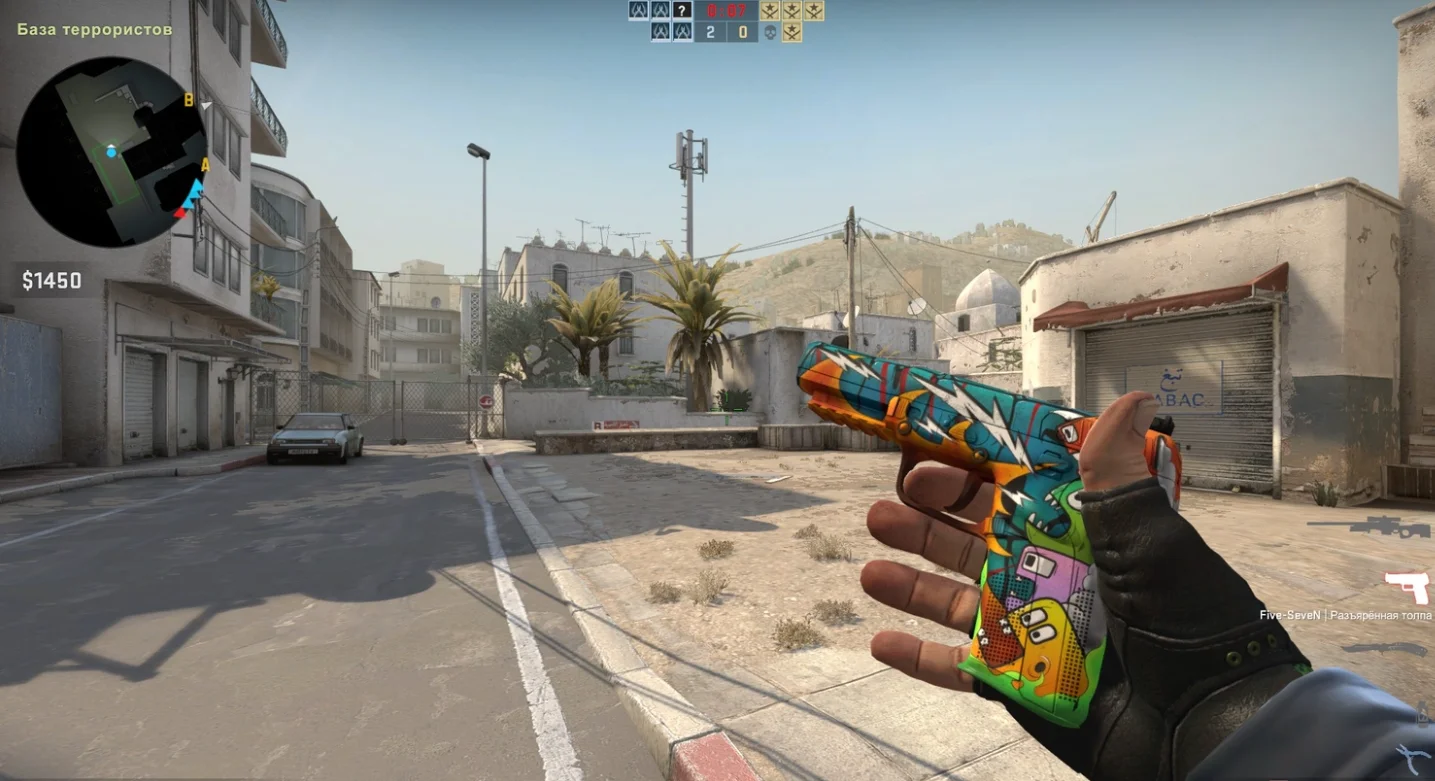Click the circular radar minimap

111,151
